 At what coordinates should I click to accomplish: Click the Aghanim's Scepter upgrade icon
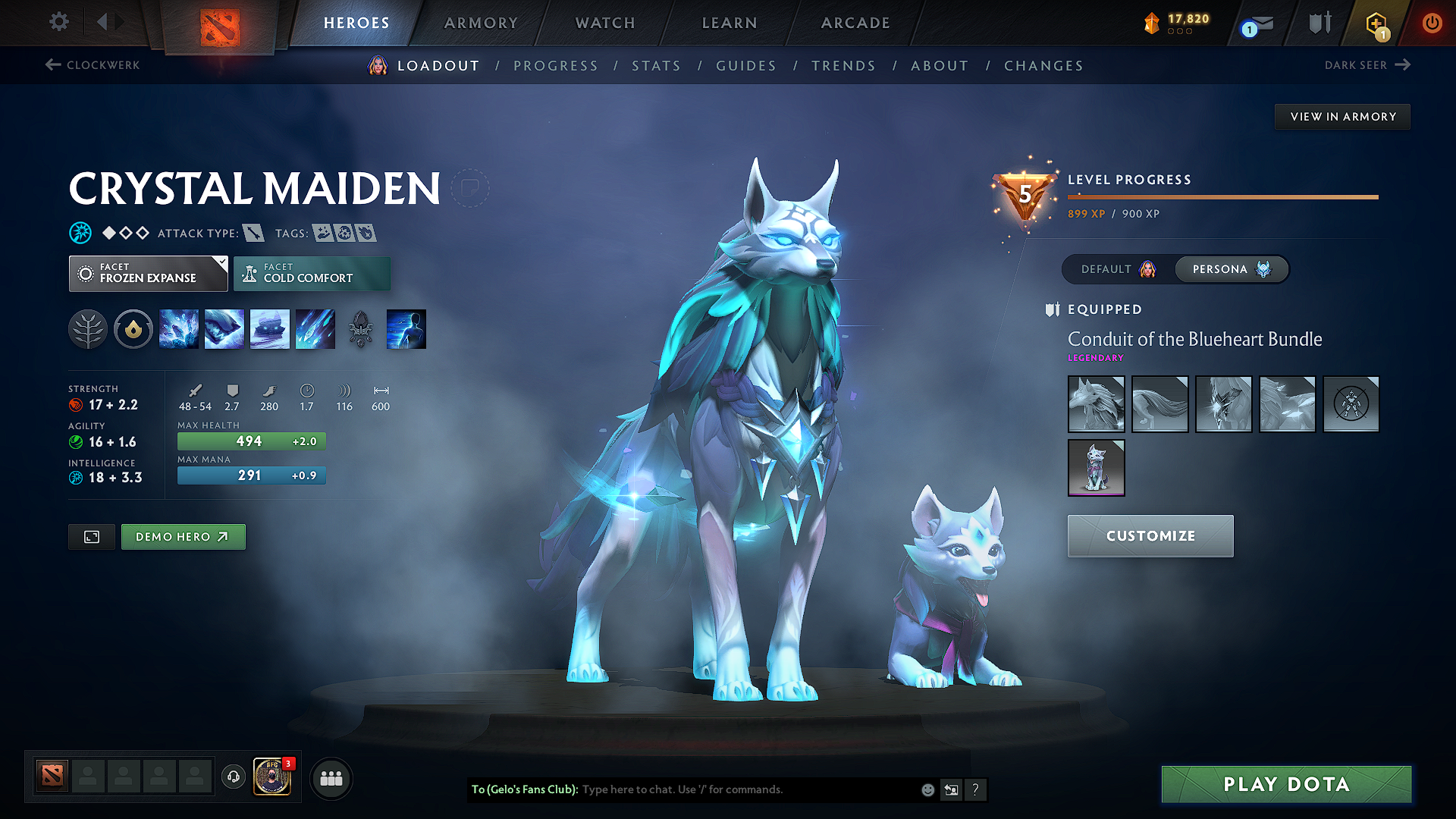coord(361,328)
